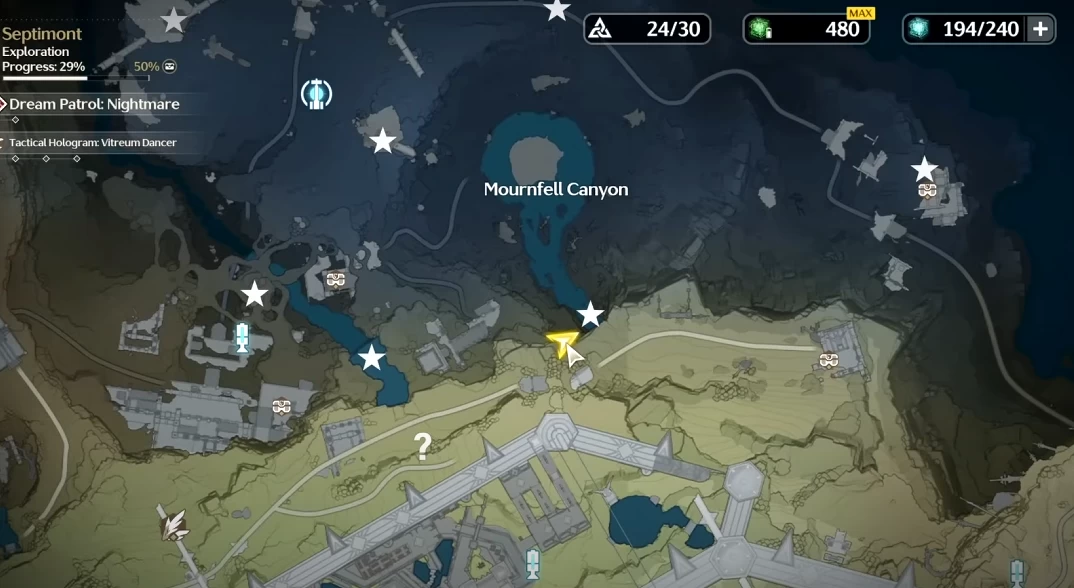The height and width of the screenshot is (588, 1074).
Task: Add more of the 194/240 currency with plus
Action: [1040, 29]
